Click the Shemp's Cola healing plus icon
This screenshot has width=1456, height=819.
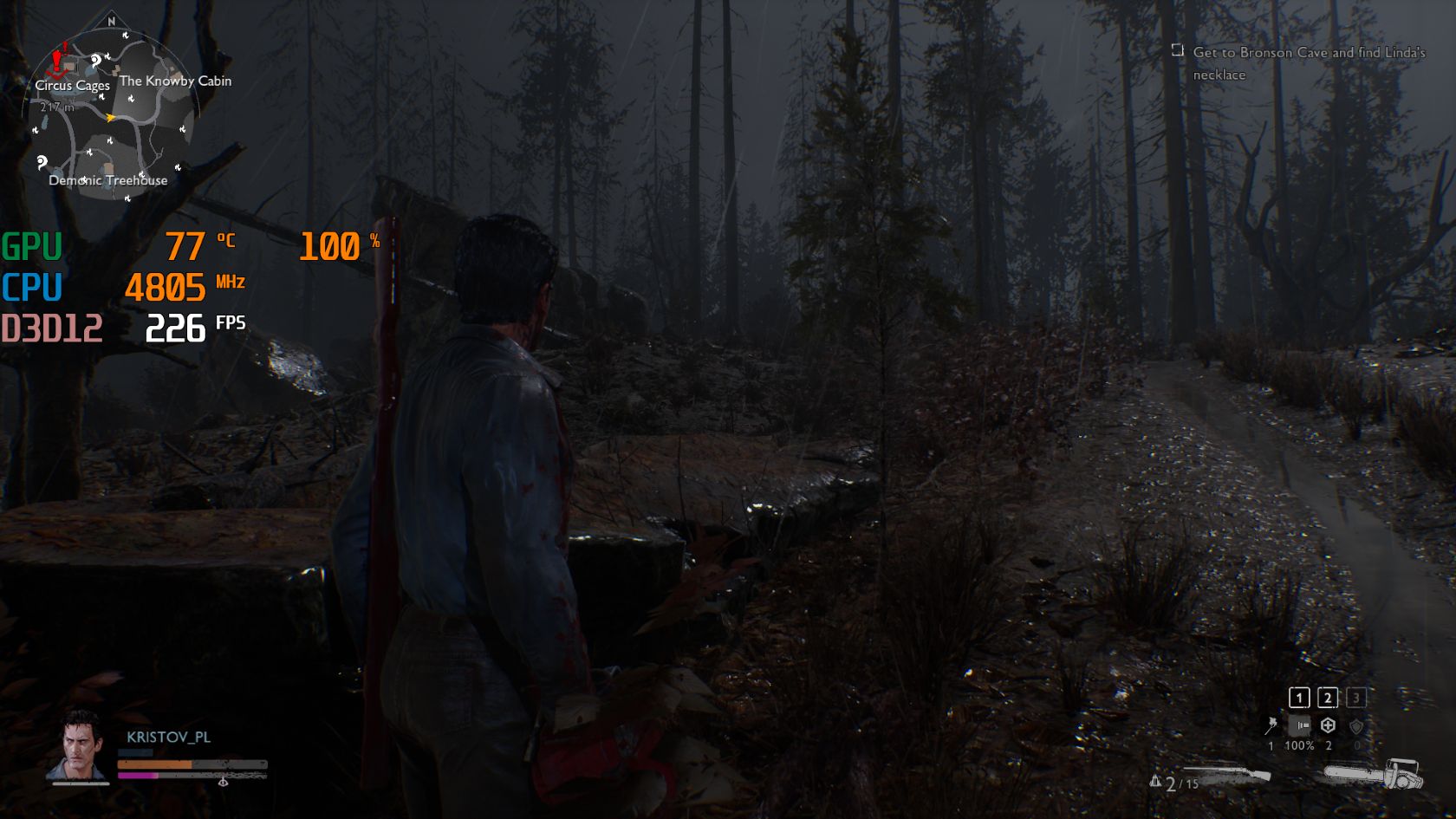click(1328, 725)
